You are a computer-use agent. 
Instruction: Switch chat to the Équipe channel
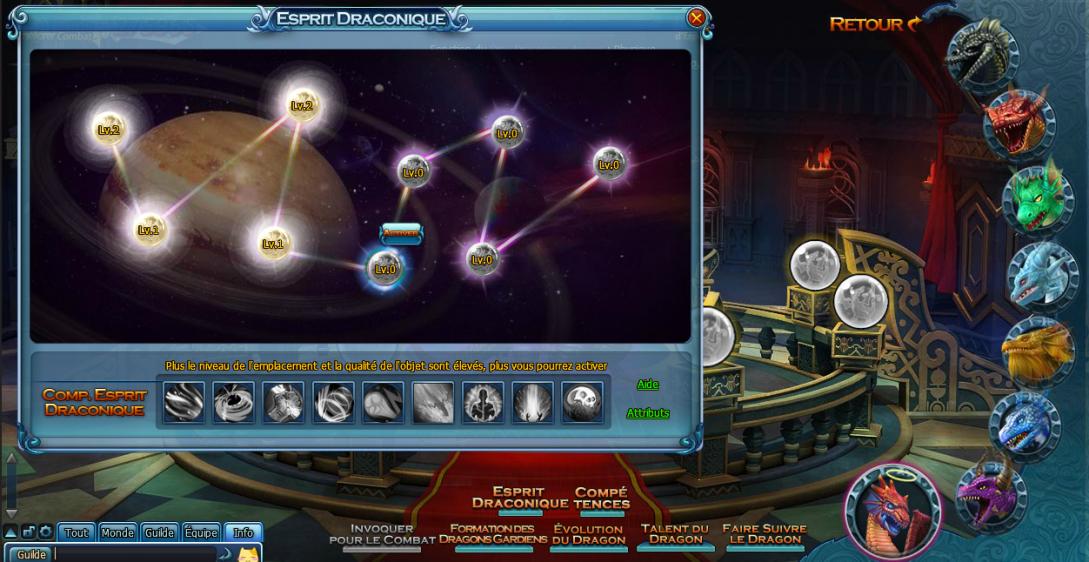click(x=201, y=533)
